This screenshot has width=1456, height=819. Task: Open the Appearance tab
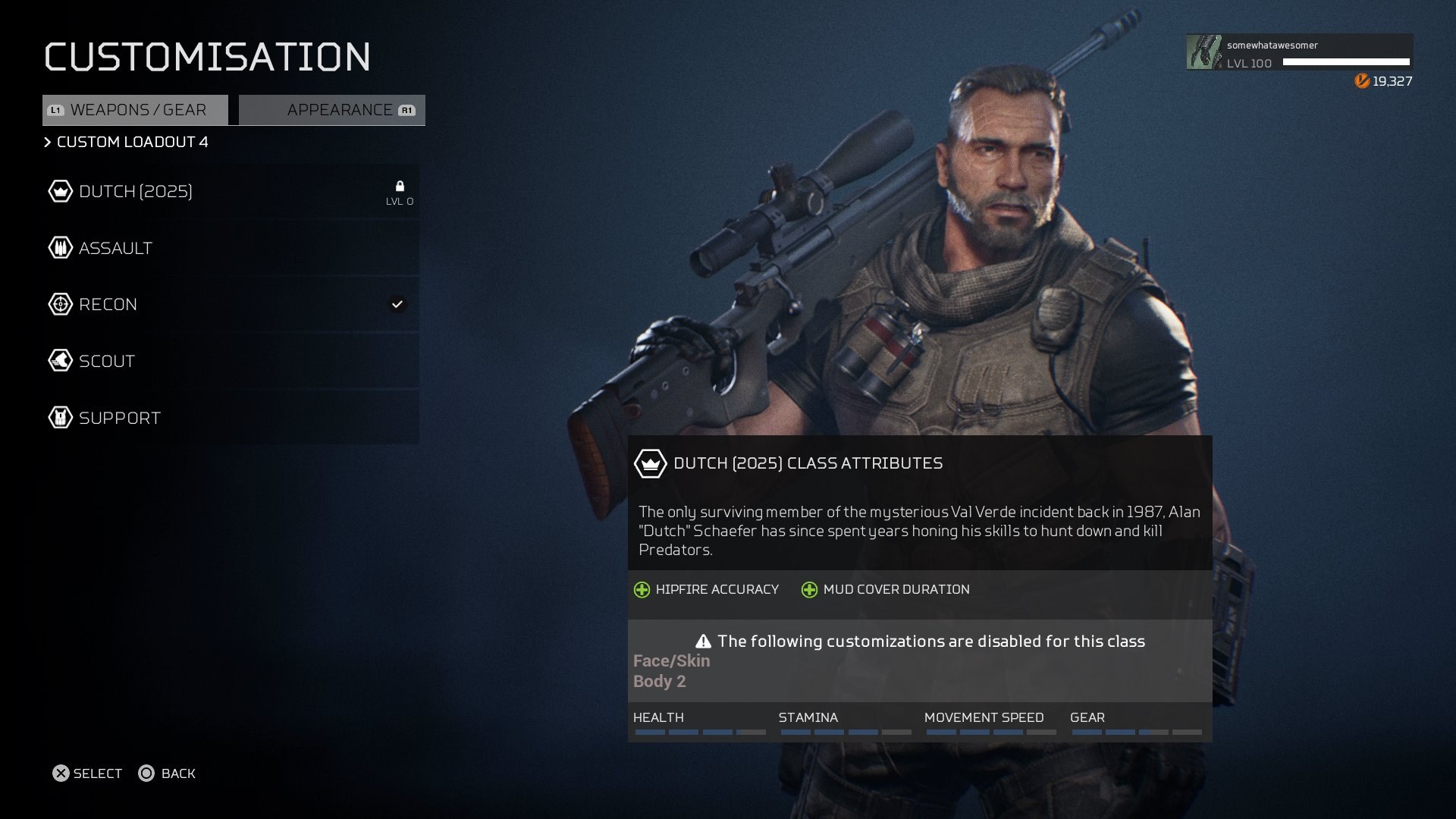click(x=332, y=110)
